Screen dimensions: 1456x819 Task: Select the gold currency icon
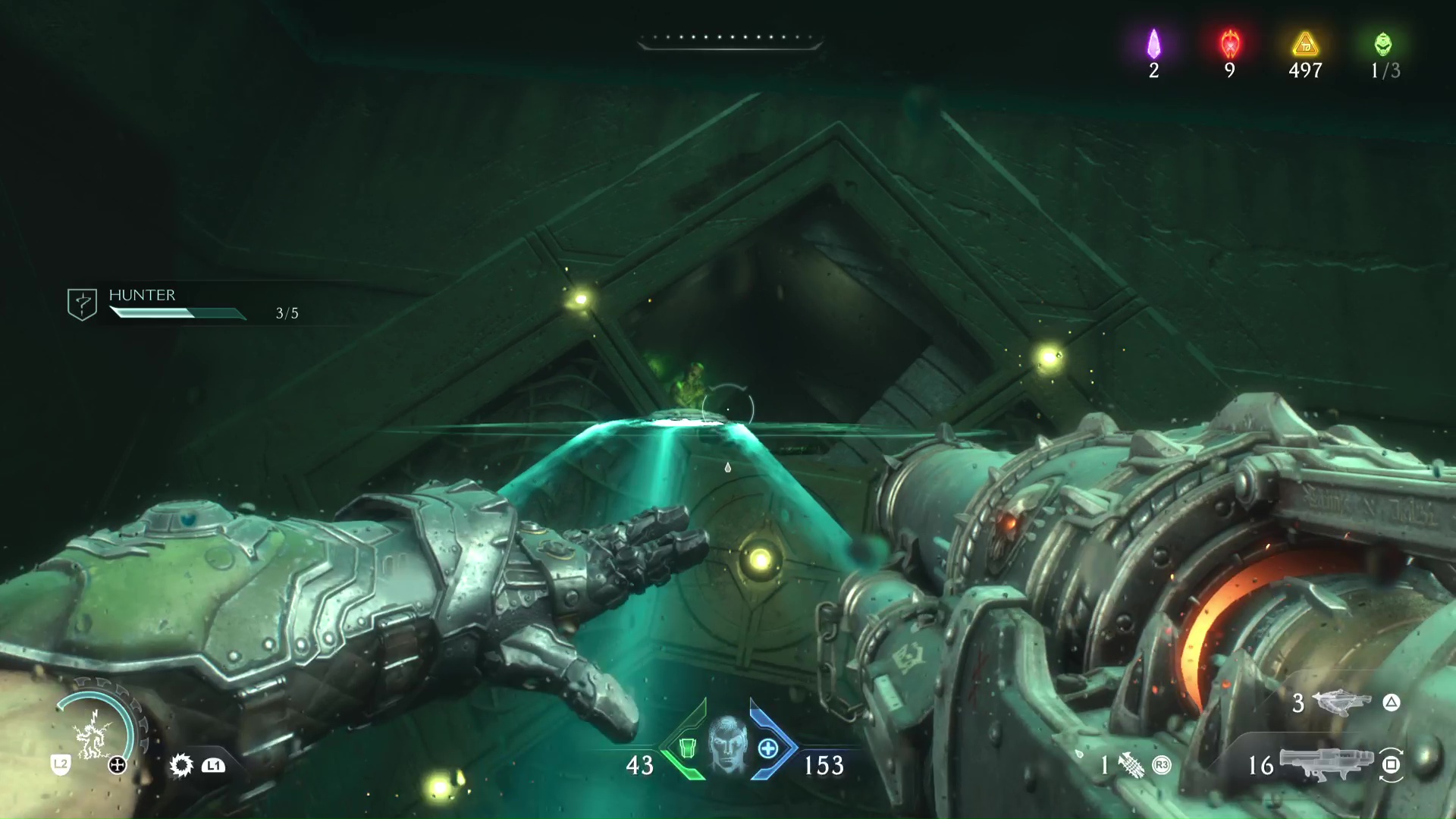[1305, 45]
